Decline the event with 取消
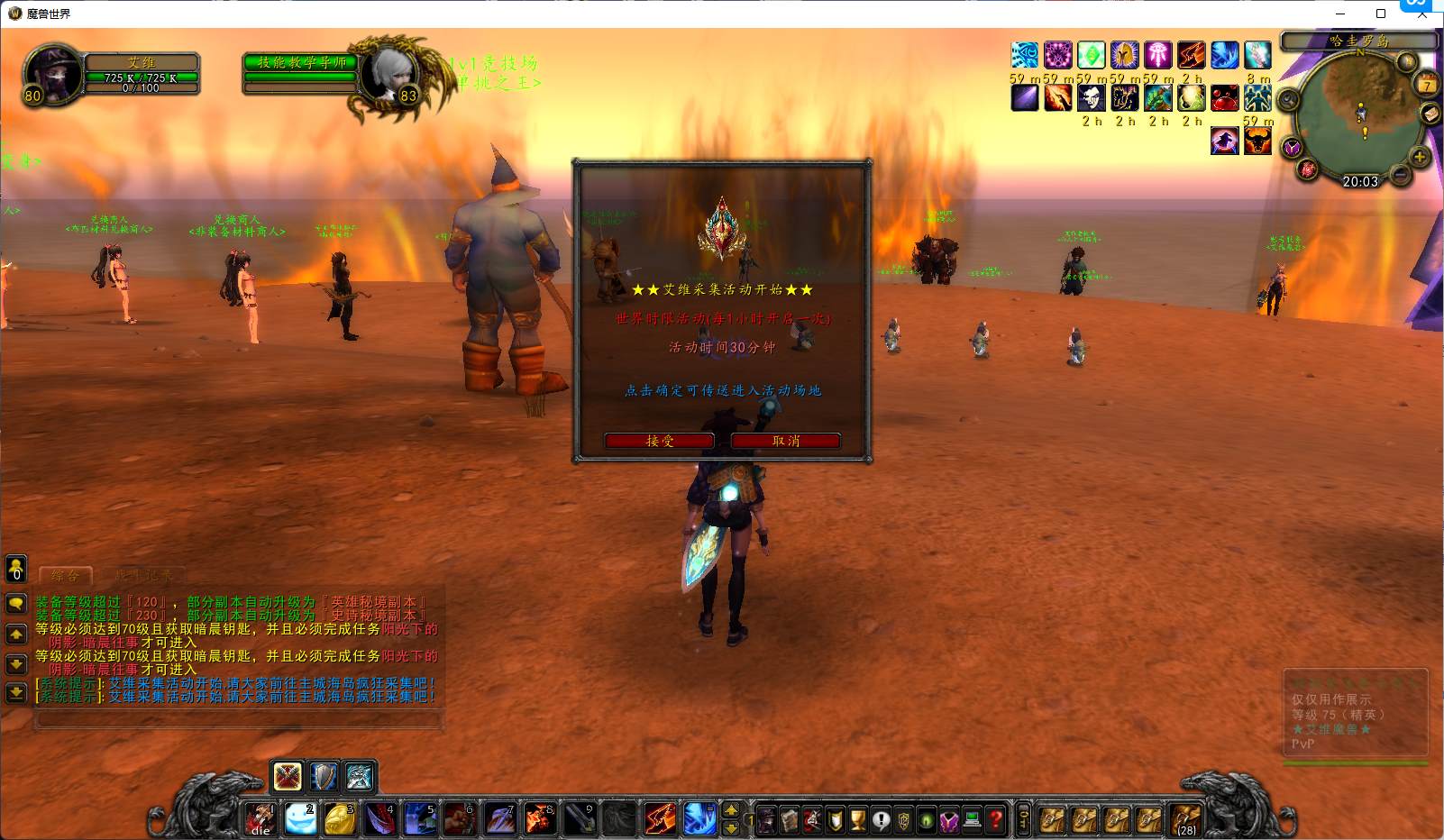This screenshot has width=1444, height=840. pos(785,441)
